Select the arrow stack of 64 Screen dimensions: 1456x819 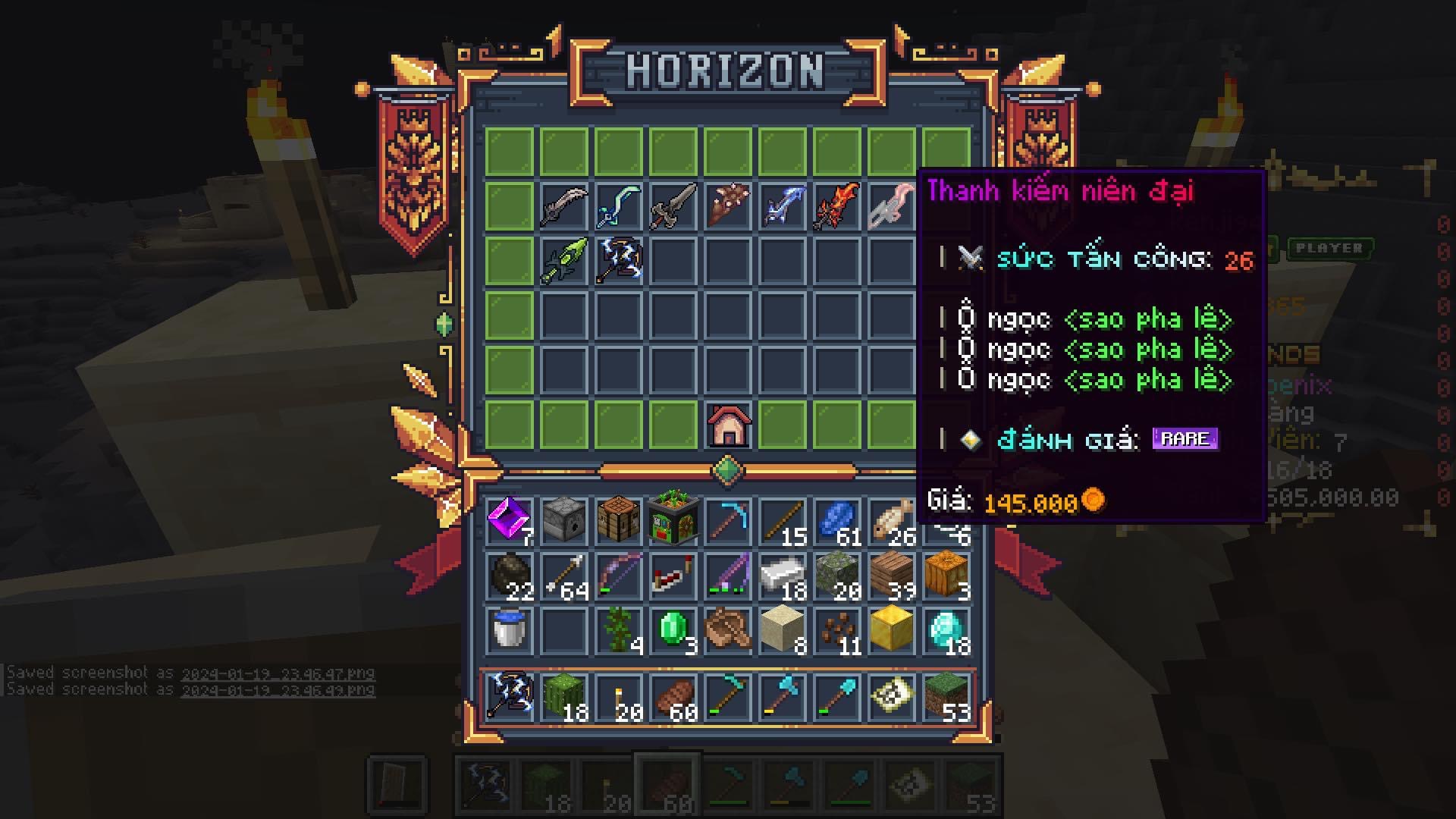point(563,575)
